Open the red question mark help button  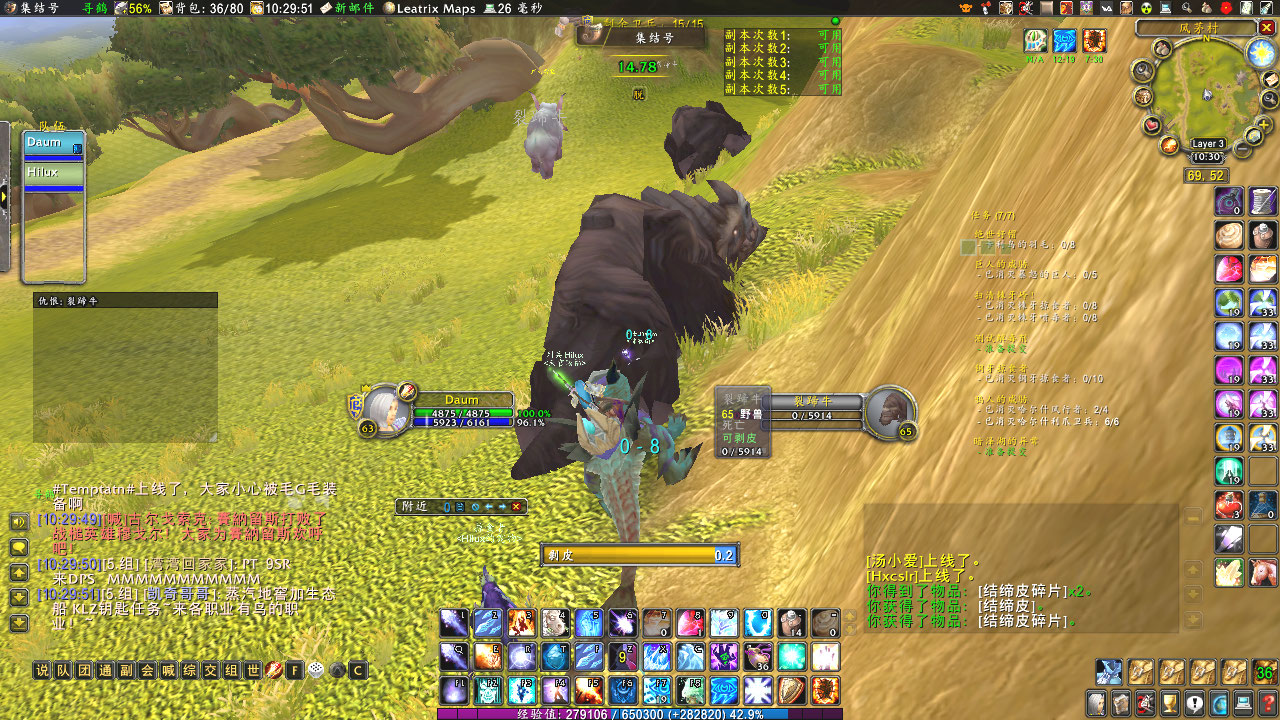[x=1267, y=702]
